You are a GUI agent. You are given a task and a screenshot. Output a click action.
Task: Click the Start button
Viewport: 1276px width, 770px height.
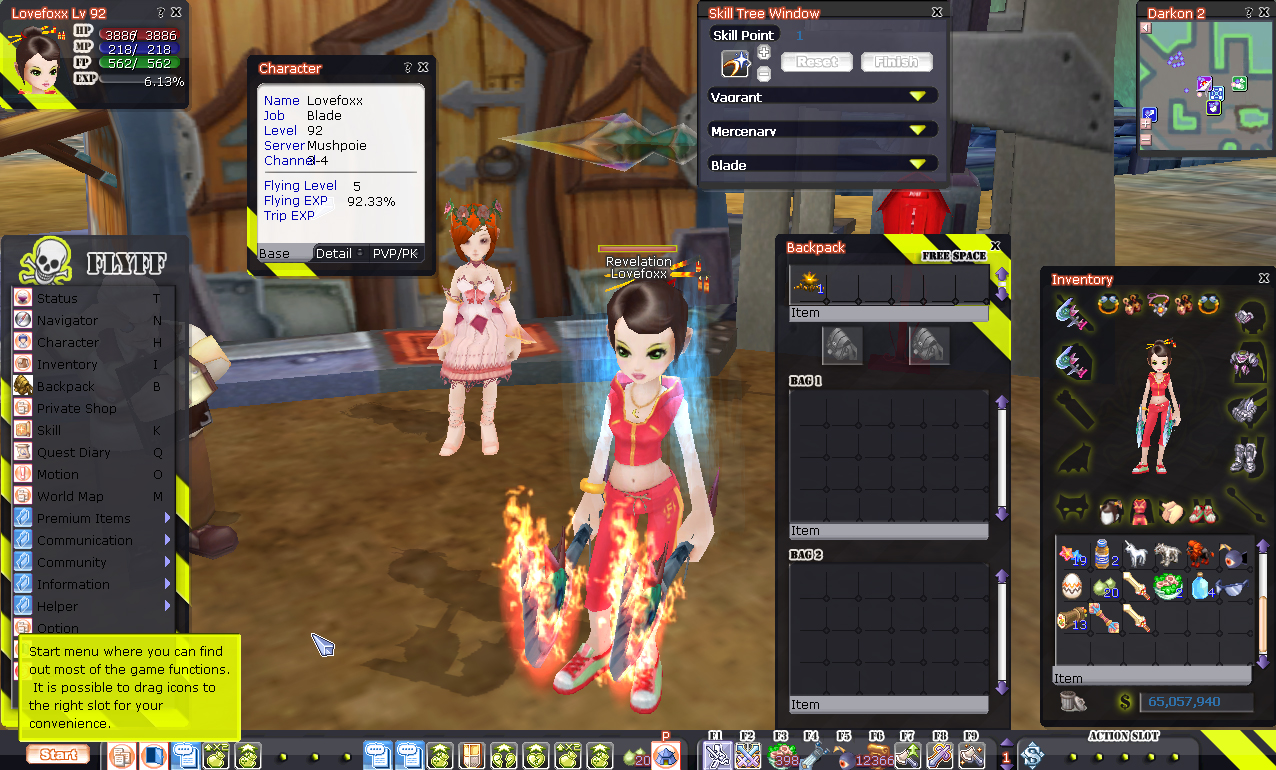[59, 755]
